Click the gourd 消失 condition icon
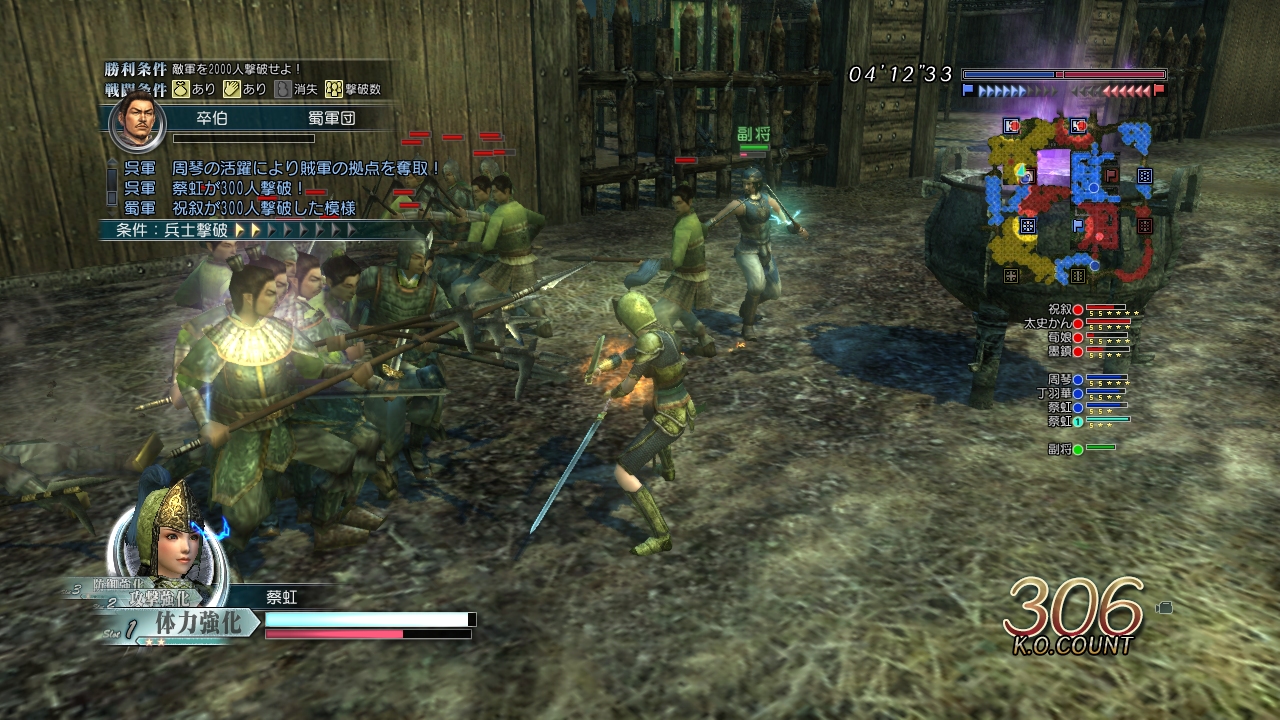This screenshot has height=720, width=1280. 283,89
